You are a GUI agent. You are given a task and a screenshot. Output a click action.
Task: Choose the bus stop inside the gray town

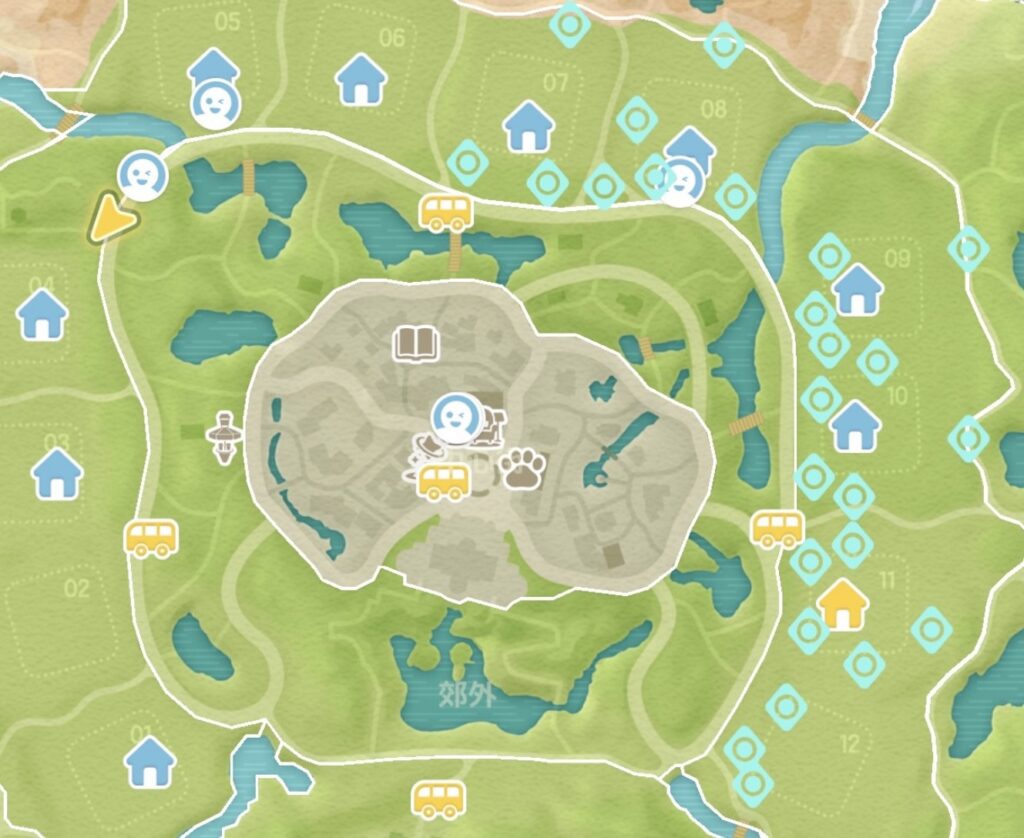444,482
